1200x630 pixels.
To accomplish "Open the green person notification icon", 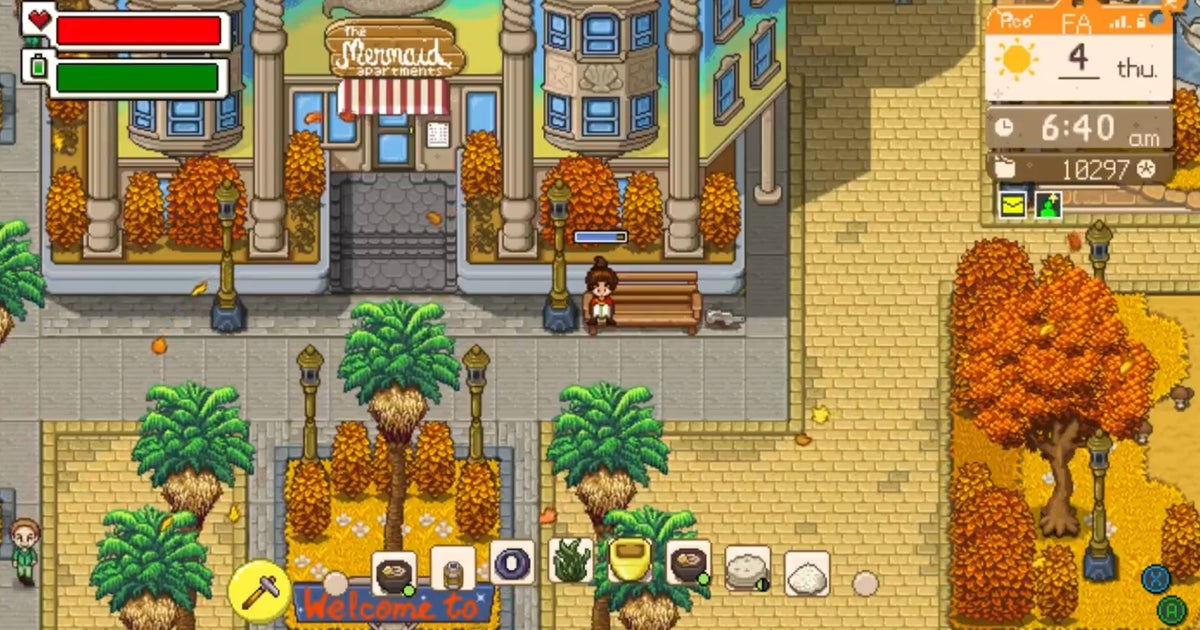I will (1047, 204).
